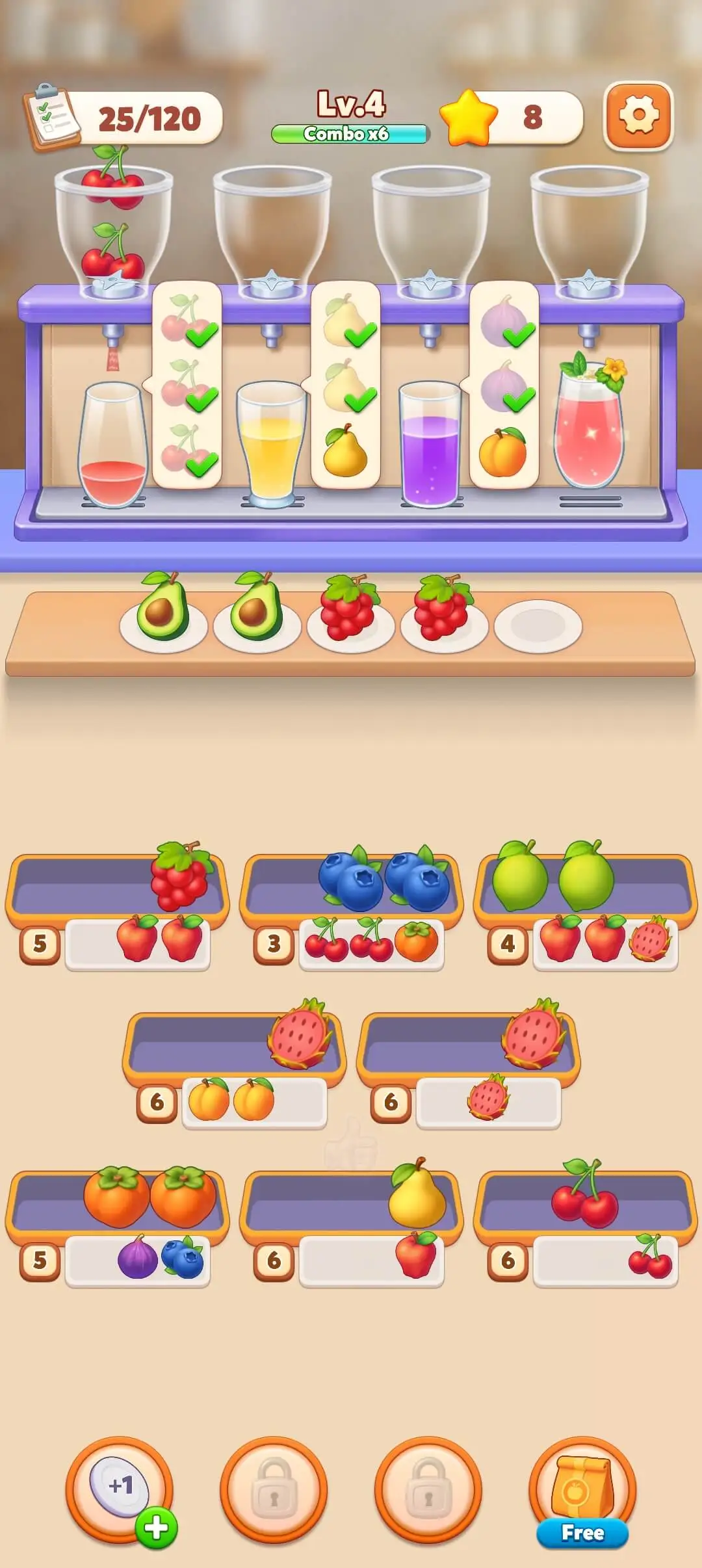Image resolution: width=702 pixels, height=1568 pixels.
Task: Pick the yellow pear from the tray
Action: click(416, 1194)
